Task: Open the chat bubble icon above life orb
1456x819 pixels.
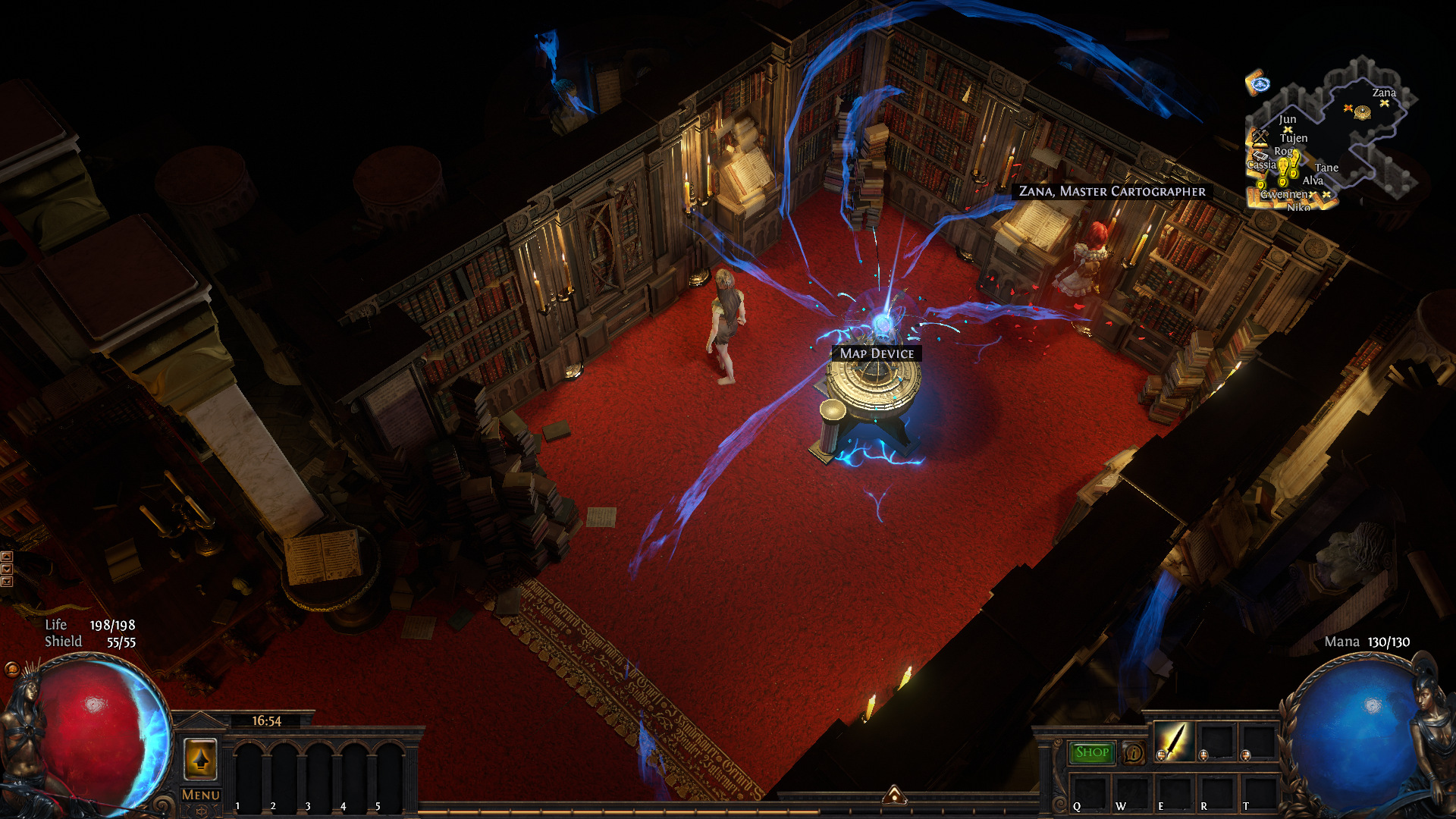Action: point(11,669)
